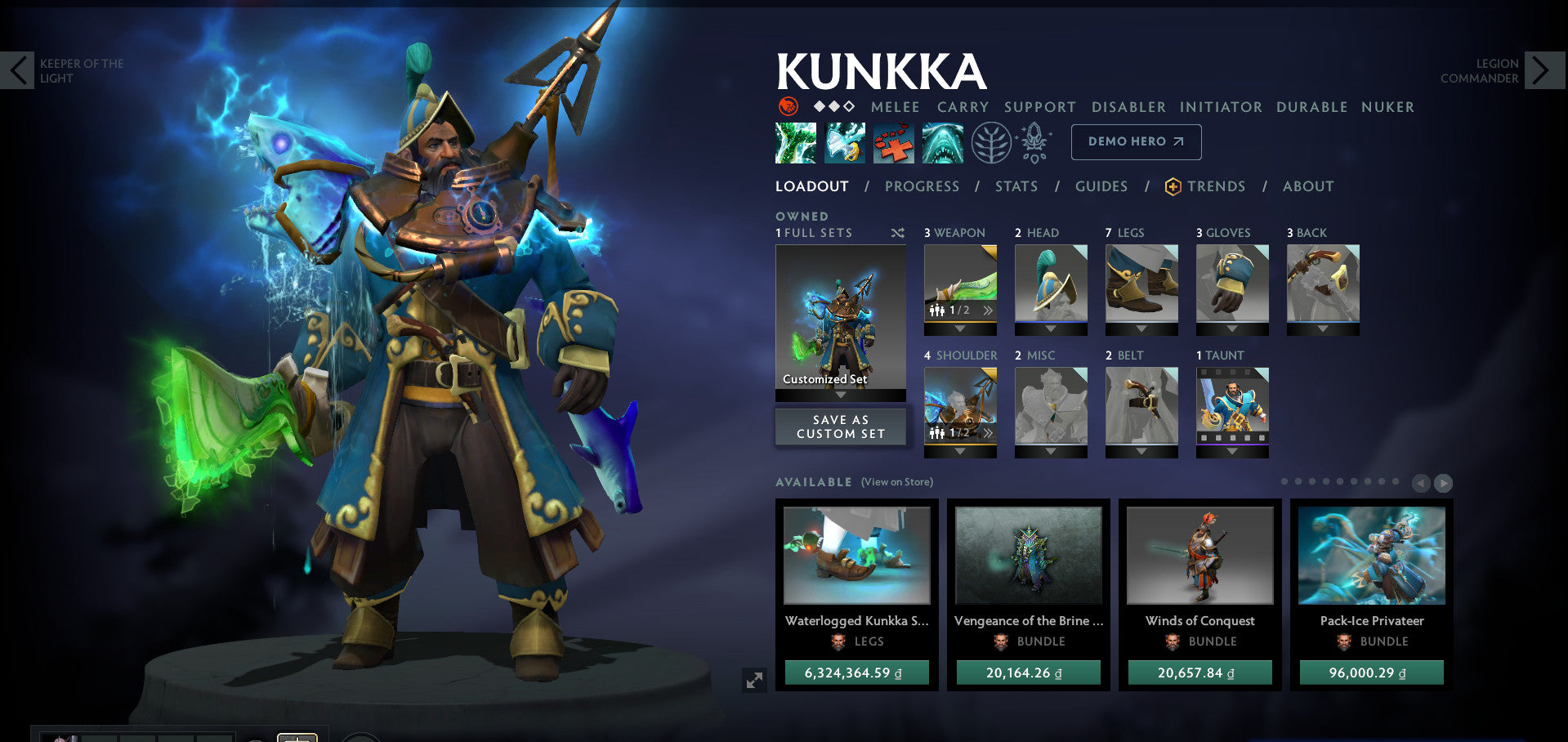Select the Ghostship ability icon

coord(943,142)
